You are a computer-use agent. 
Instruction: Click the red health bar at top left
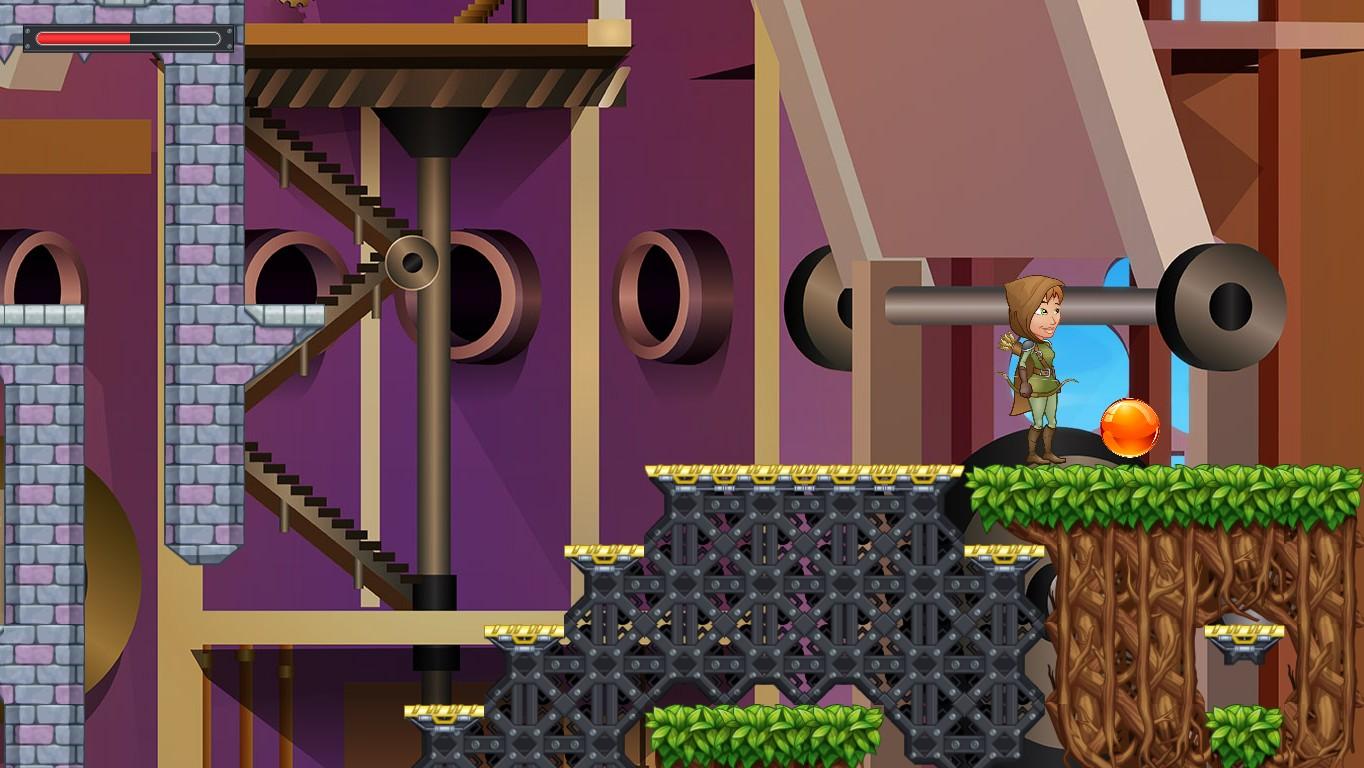point(85,37)
